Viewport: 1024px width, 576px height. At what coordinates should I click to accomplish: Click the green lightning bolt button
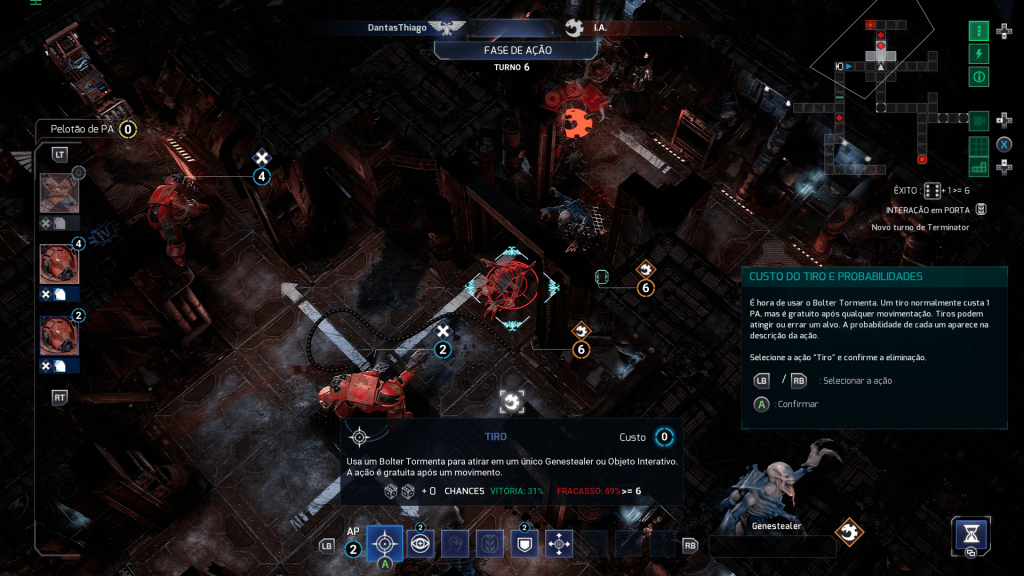[978, 54]
